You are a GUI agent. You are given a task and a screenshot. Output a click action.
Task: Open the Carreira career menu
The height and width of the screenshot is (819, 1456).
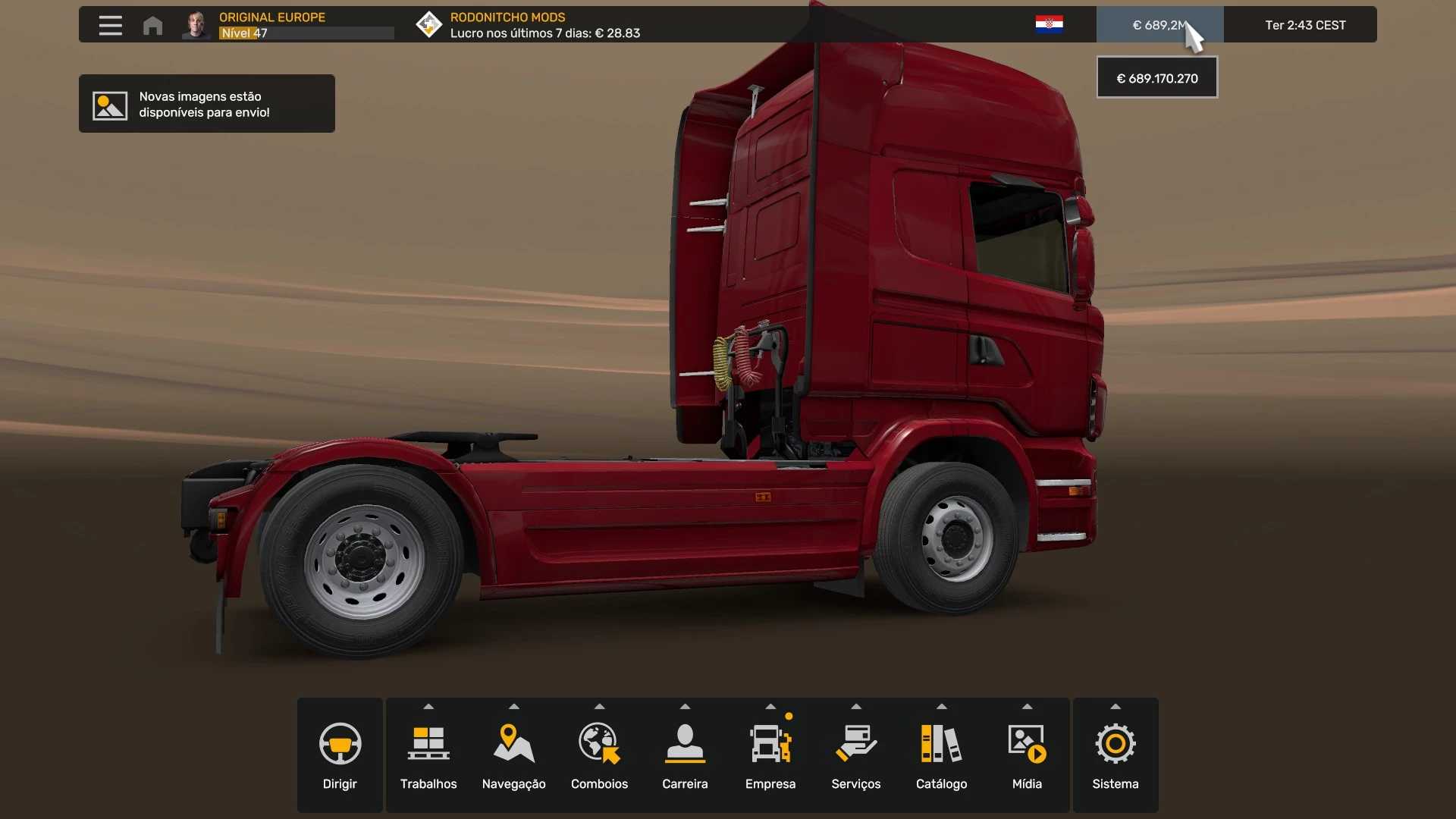point(685,755)
